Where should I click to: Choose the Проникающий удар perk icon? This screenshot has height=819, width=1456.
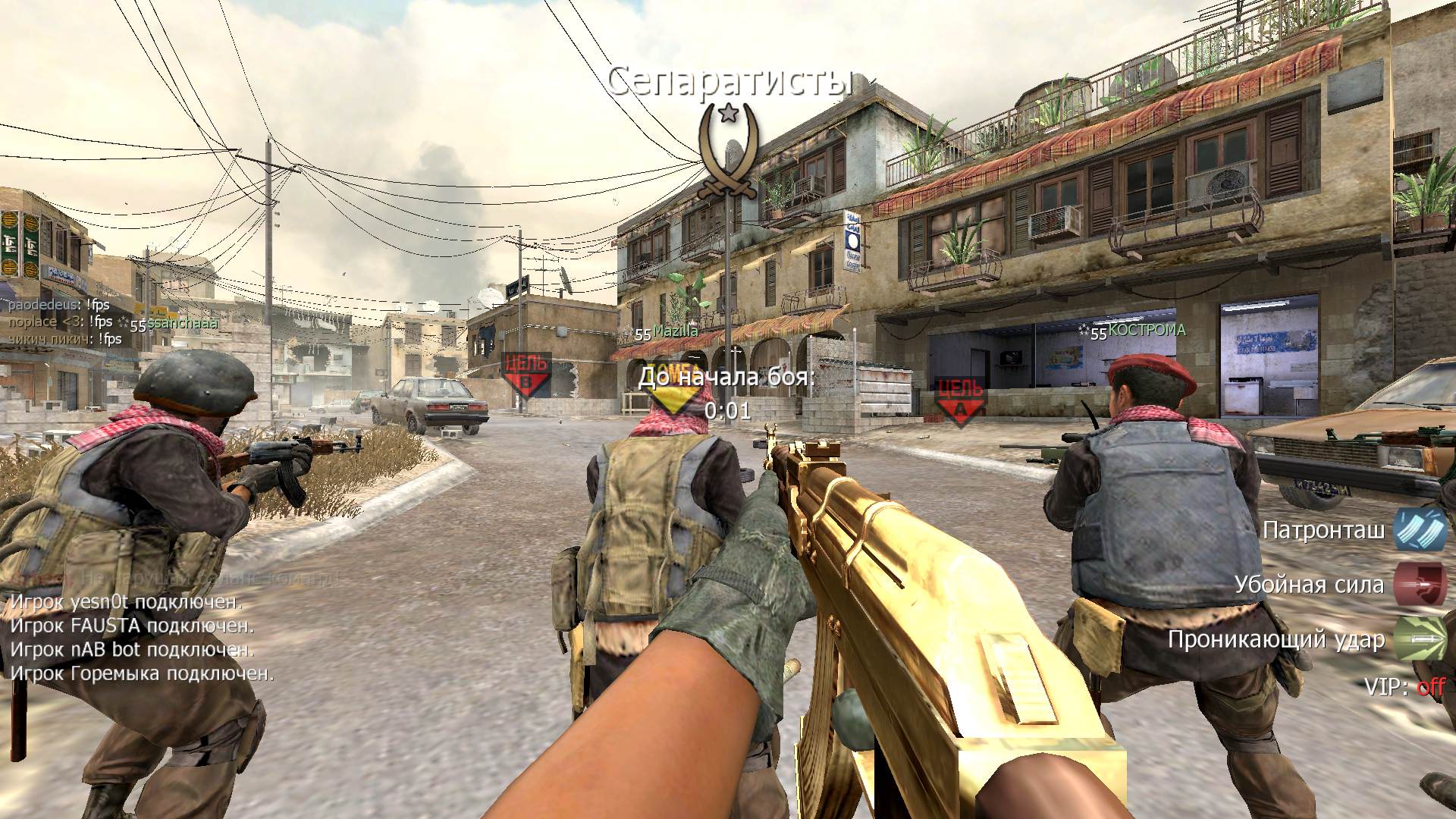(1420, 639)
